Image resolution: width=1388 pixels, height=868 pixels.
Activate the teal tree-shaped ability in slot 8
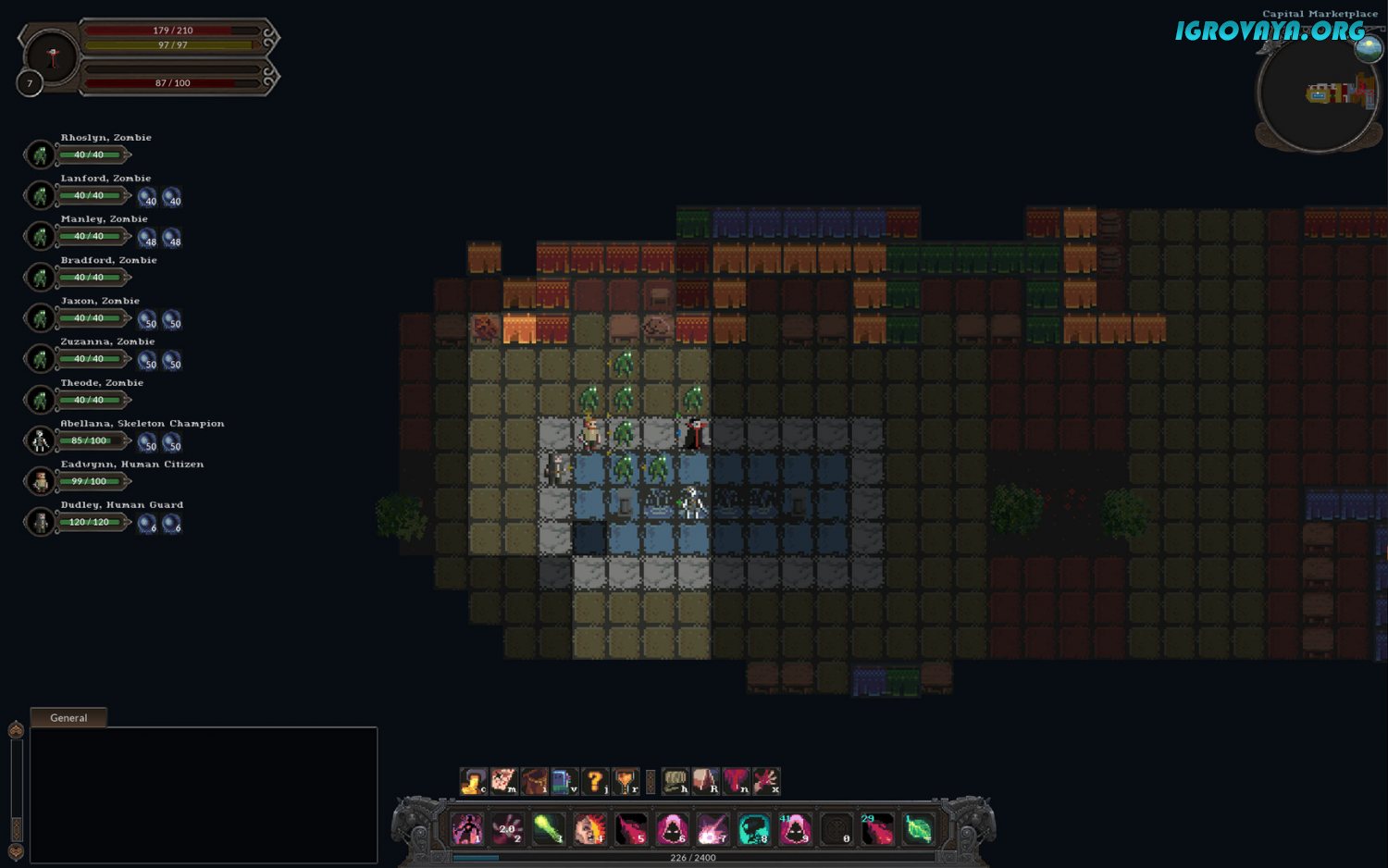point(754,829)
